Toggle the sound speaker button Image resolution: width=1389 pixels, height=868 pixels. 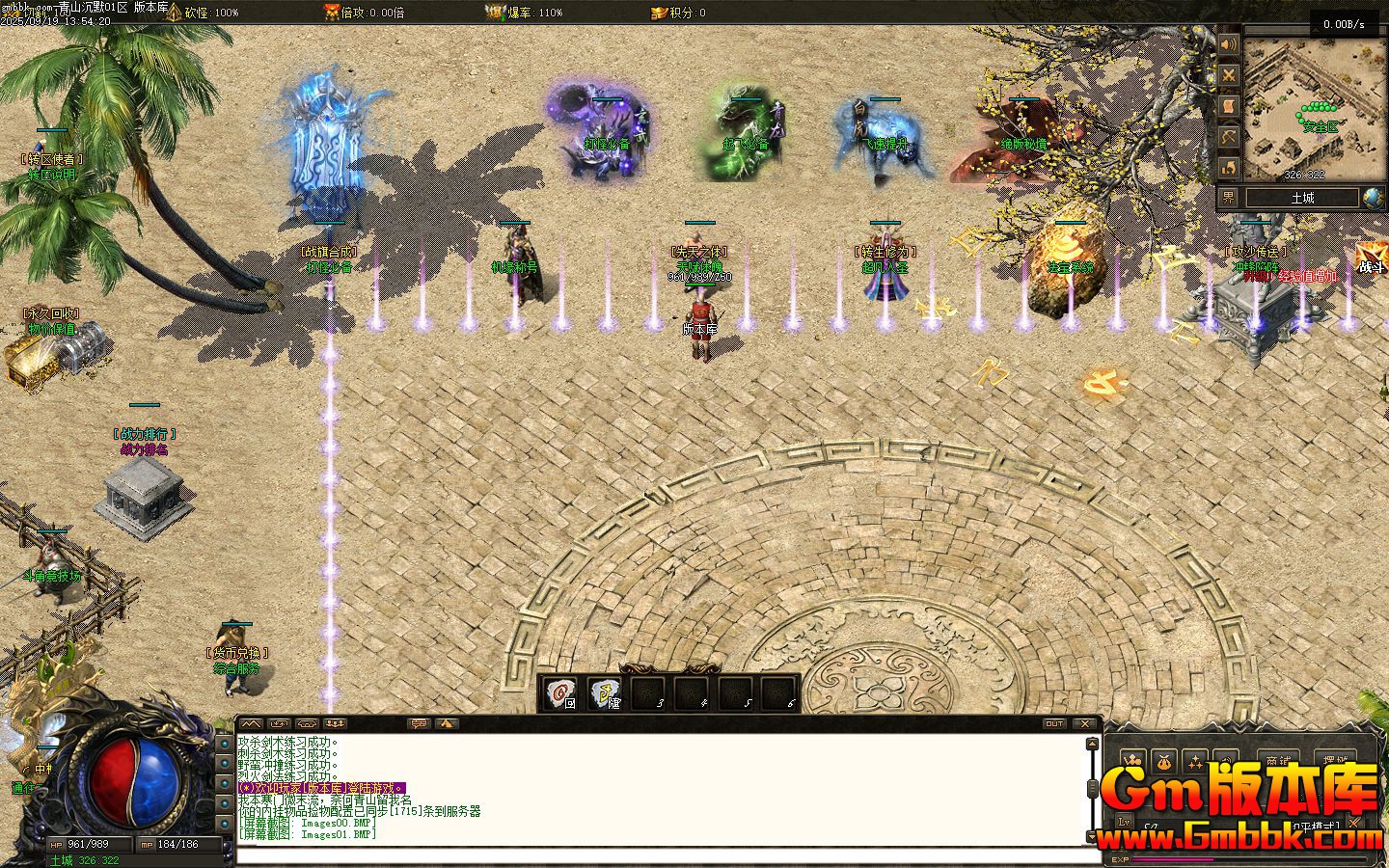coord(1228,44)
